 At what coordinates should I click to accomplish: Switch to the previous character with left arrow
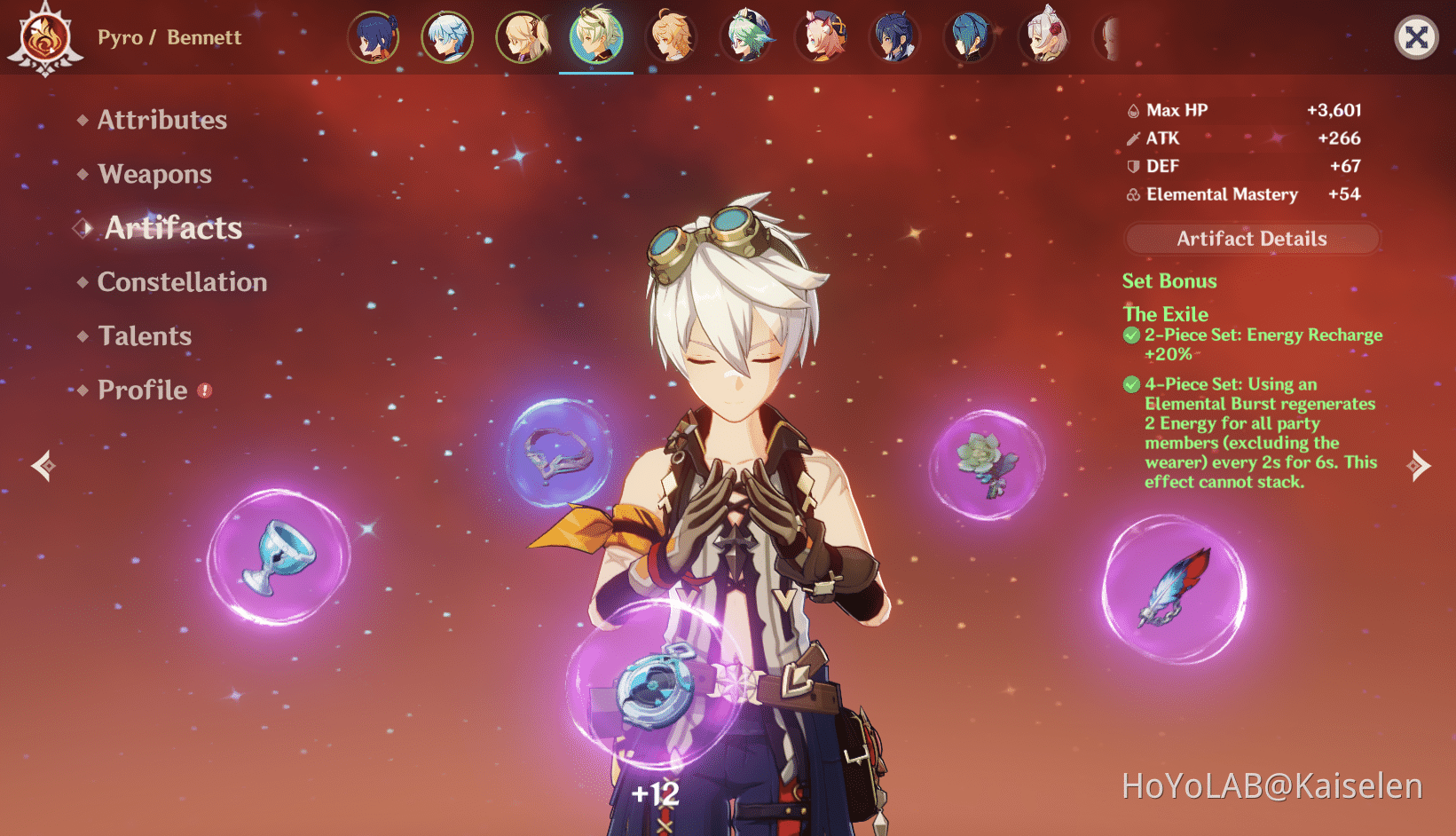(43, 465)
